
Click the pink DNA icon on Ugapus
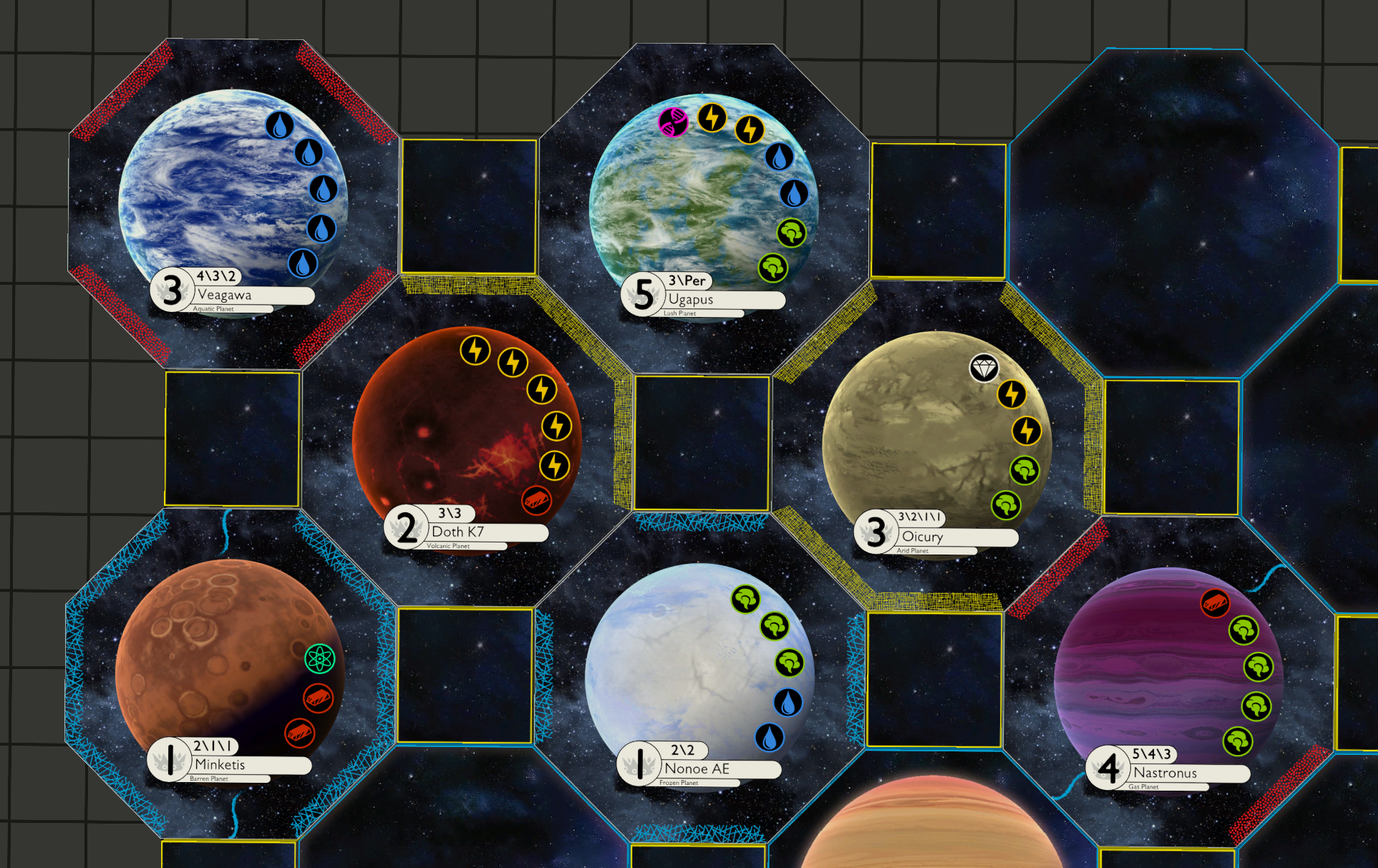point(673,122)
